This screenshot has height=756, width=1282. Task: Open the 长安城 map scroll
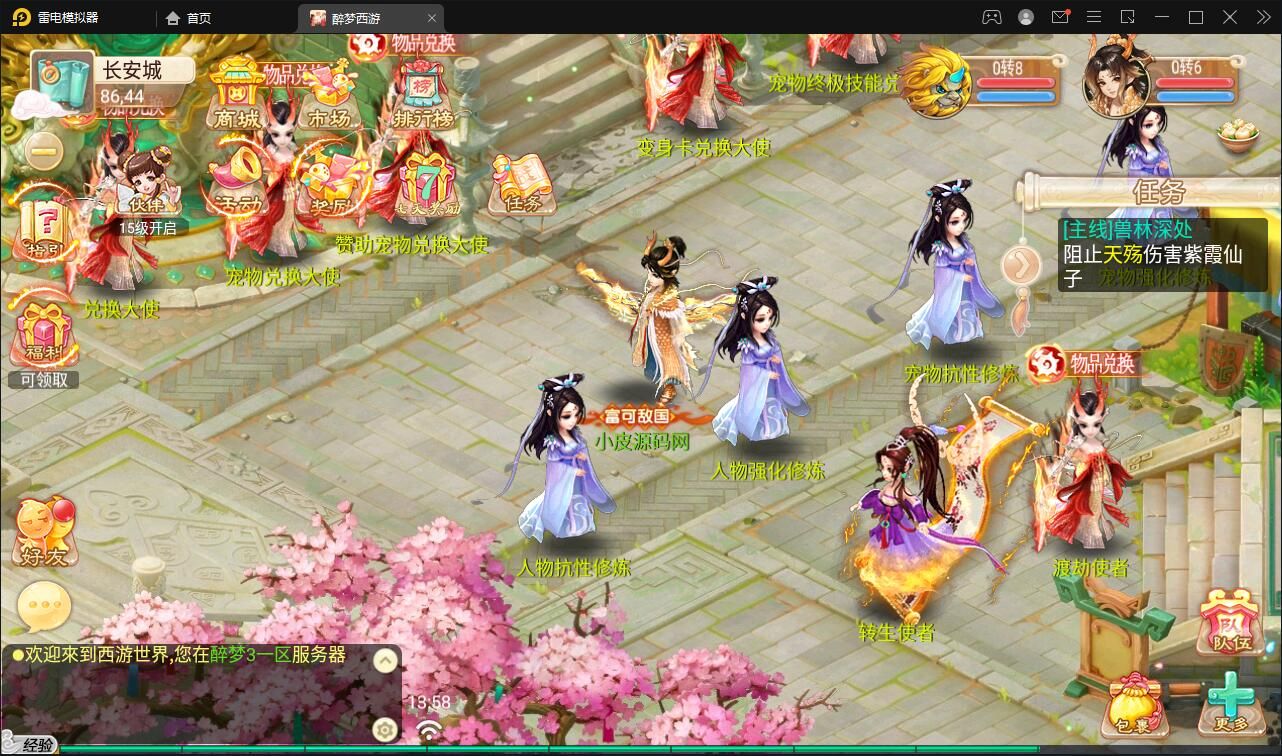tap(62, 79)
